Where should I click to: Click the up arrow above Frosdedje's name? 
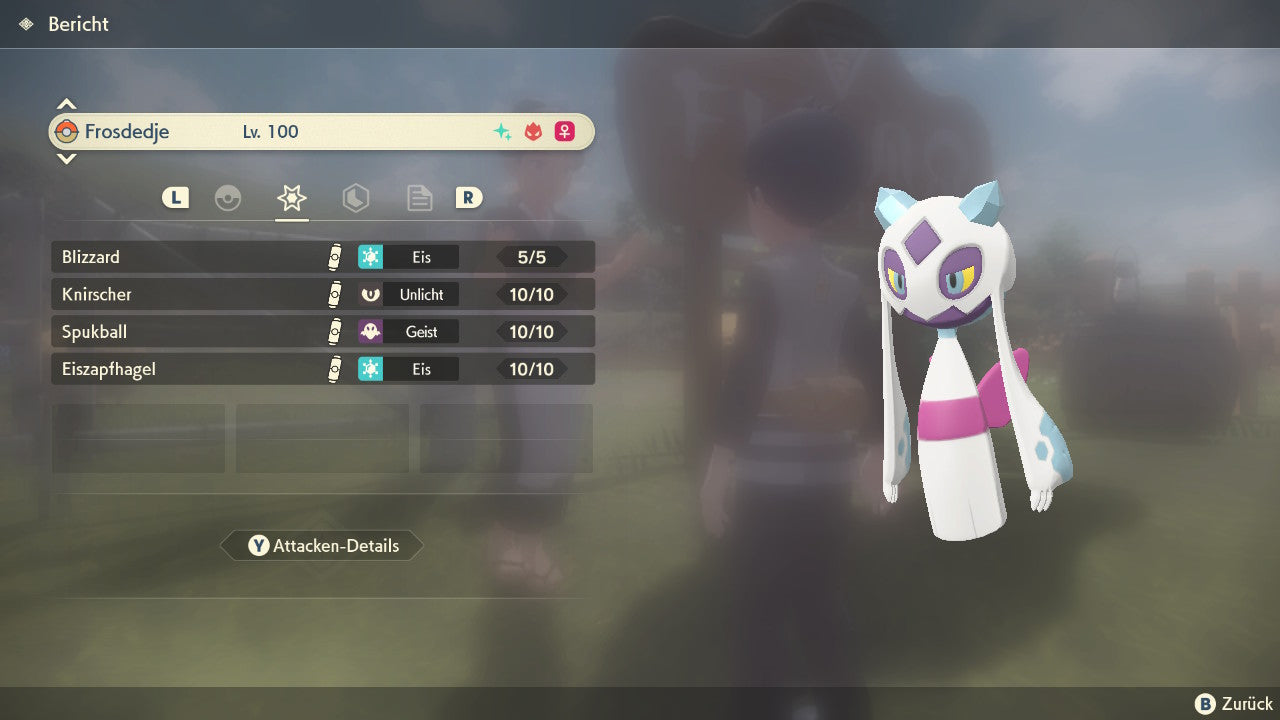66,104
